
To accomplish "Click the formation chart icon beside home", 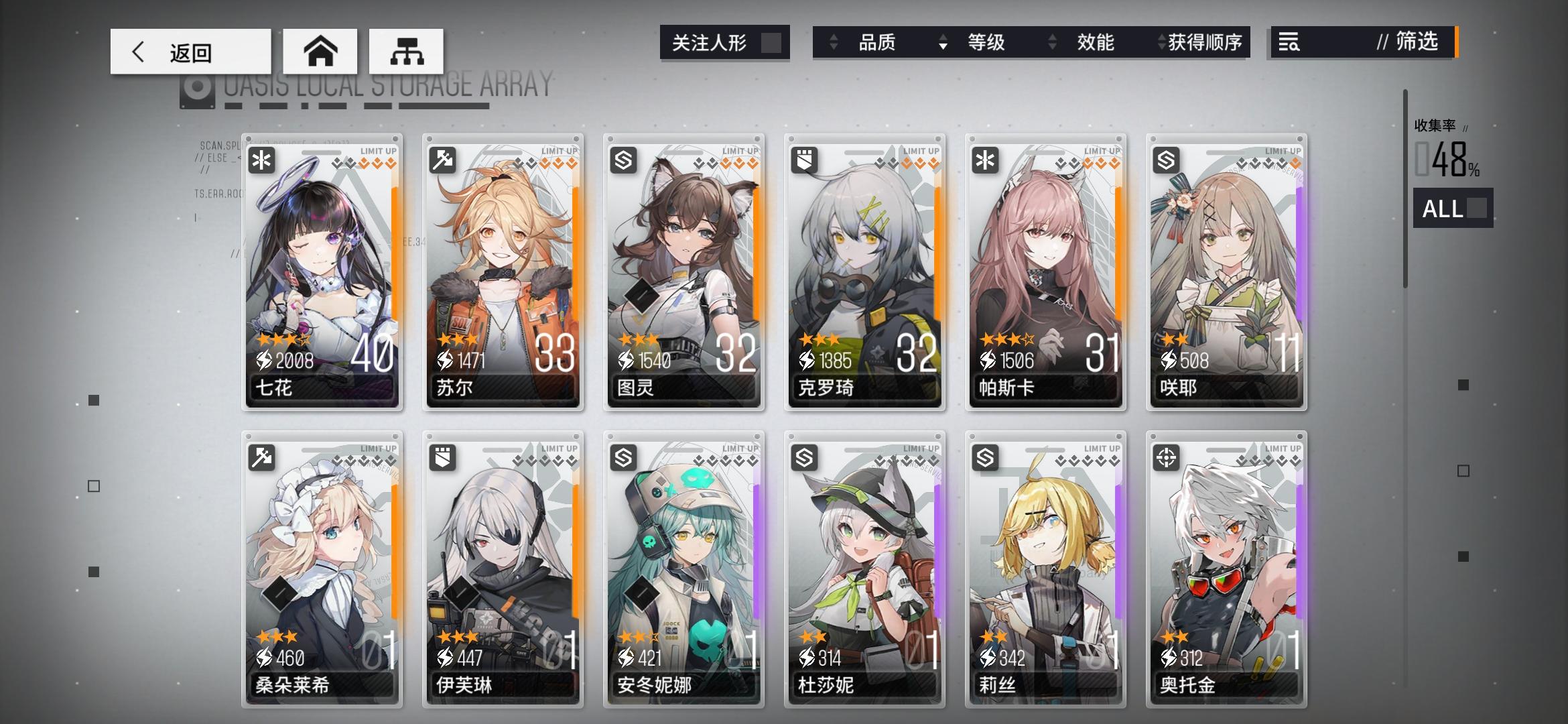I will [x=406, y=50].
